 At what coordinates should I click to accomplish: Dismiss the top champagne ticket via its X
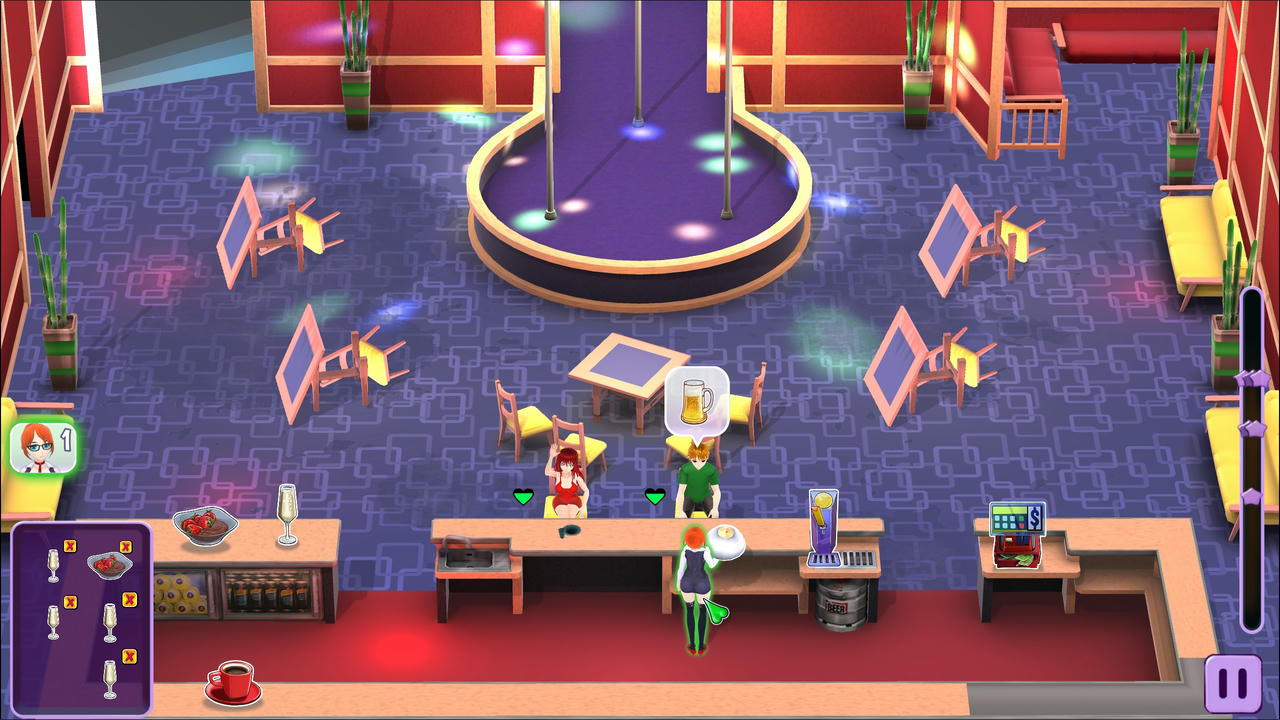click(x=69, y=546)
